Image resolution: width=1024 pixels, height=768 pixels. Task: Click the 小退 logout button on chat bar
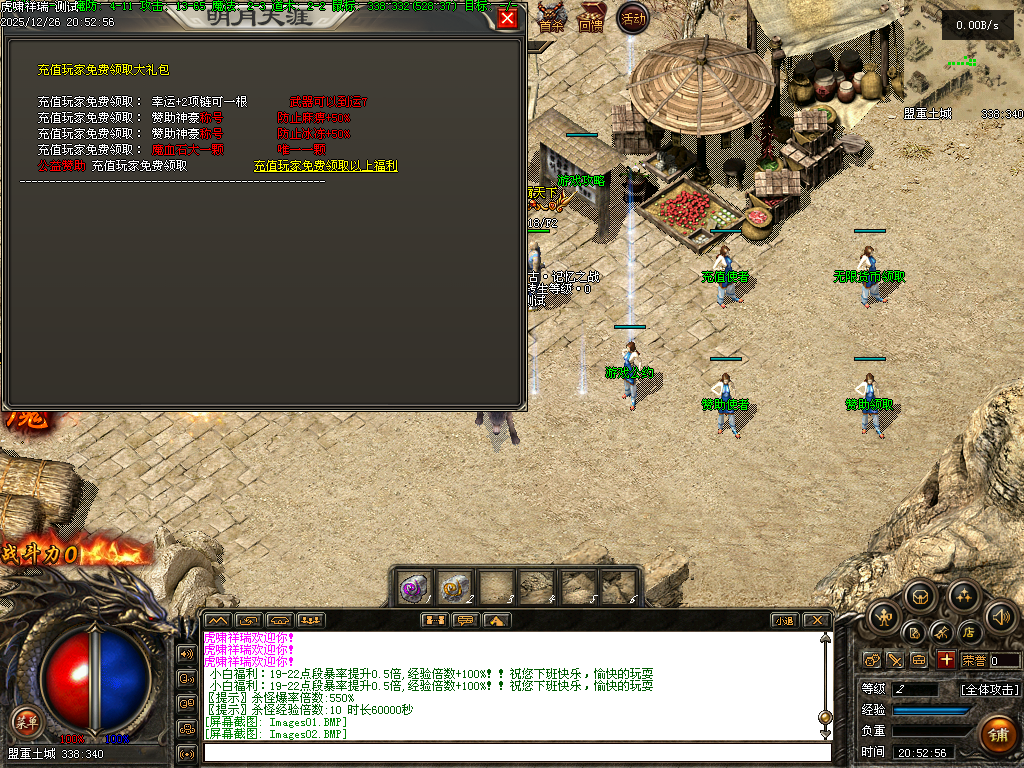tap(783, 620)
